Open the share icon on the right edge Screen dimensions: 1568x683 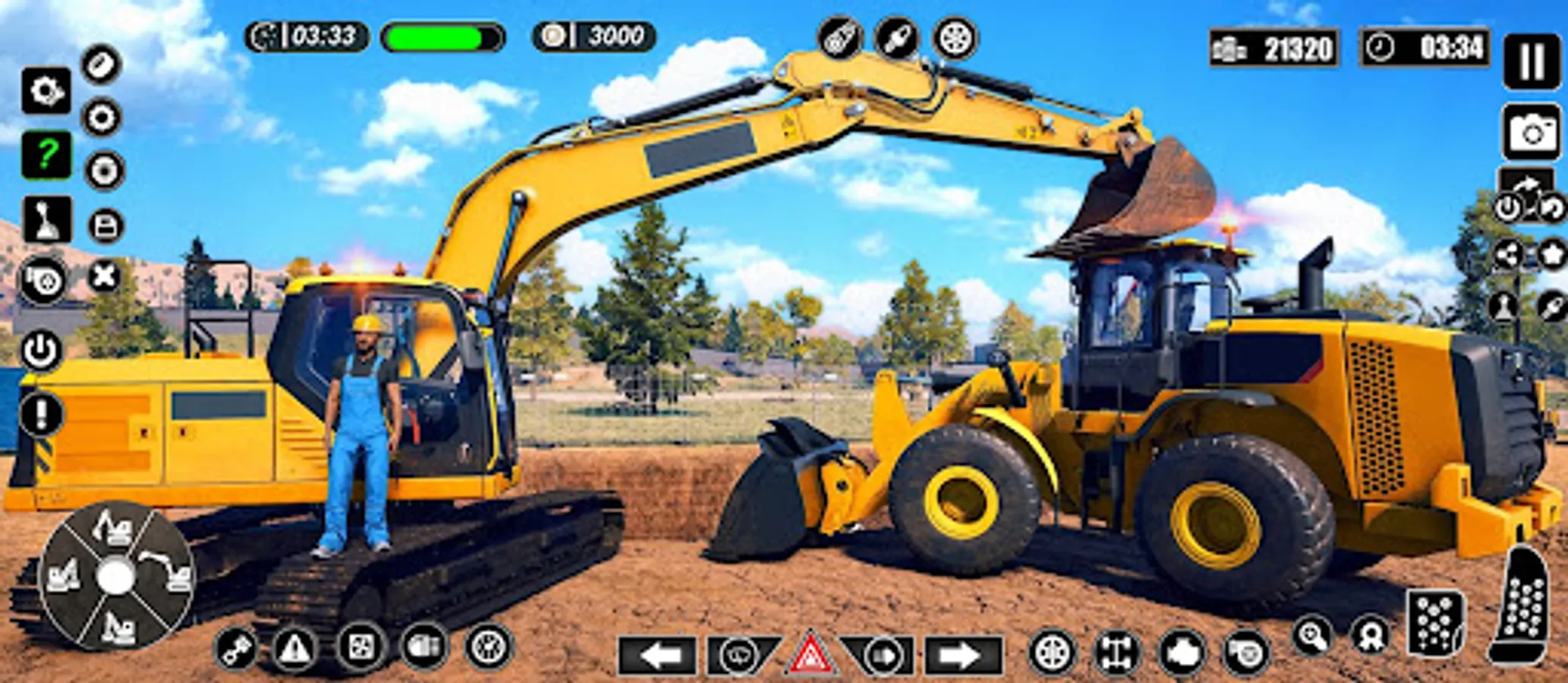[1510, 253]
